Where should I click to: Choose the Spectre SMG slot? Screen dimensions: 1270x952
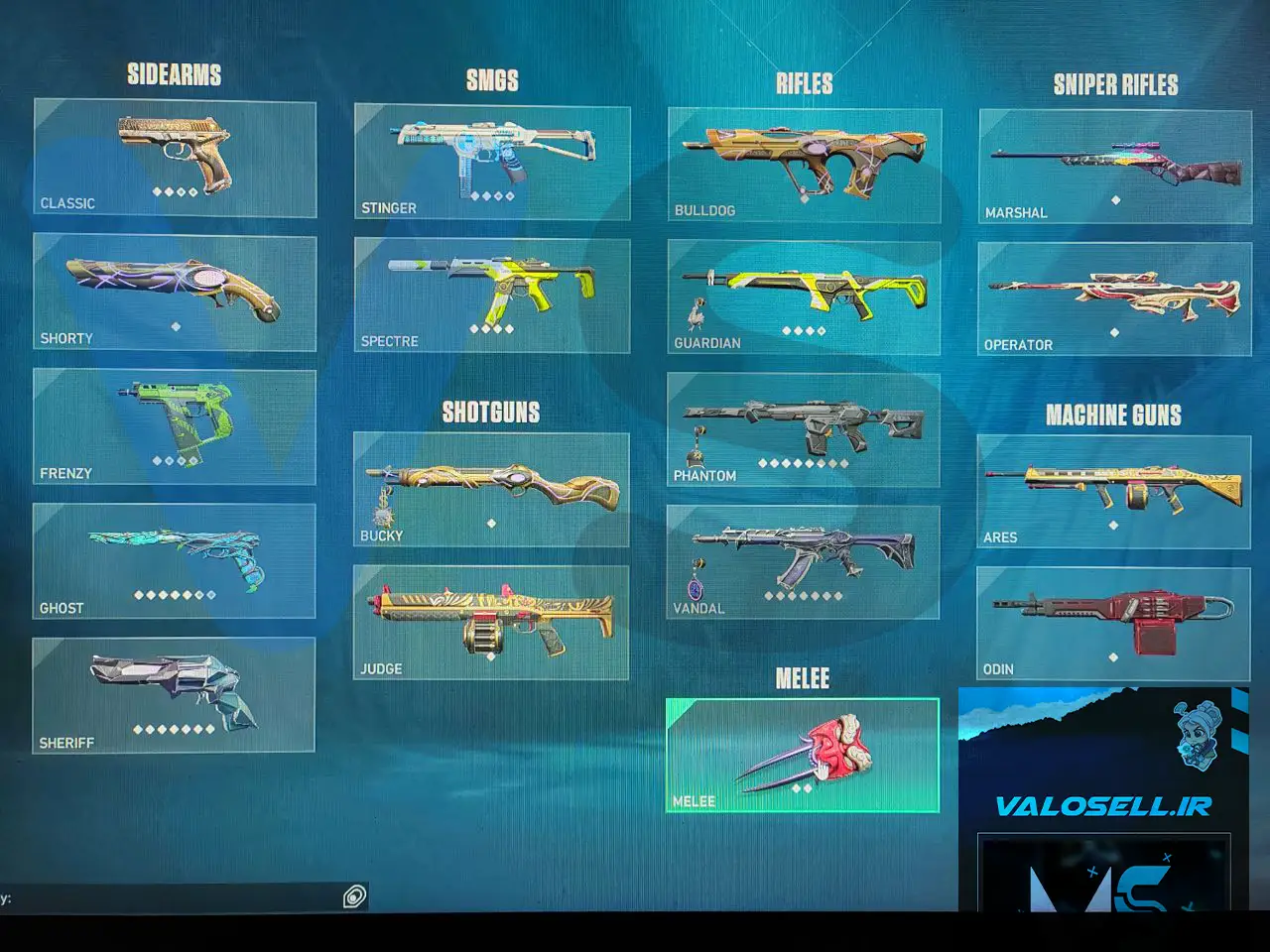click(x=492, y=296)
